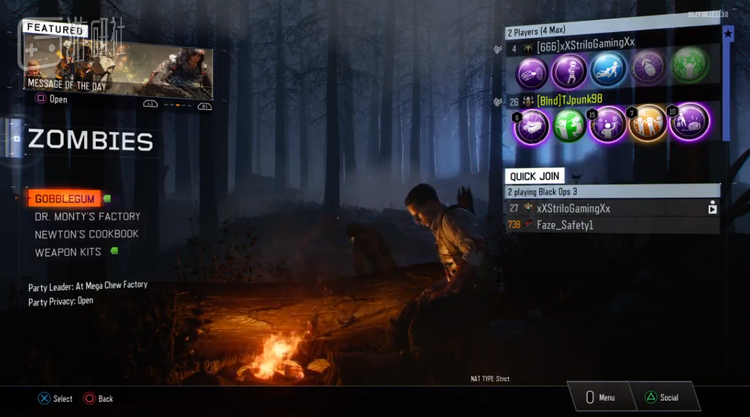Click the green GobbleGum in TJpunk98's pack
This screenshot has height=417, width=750.
tap(569, 124)
